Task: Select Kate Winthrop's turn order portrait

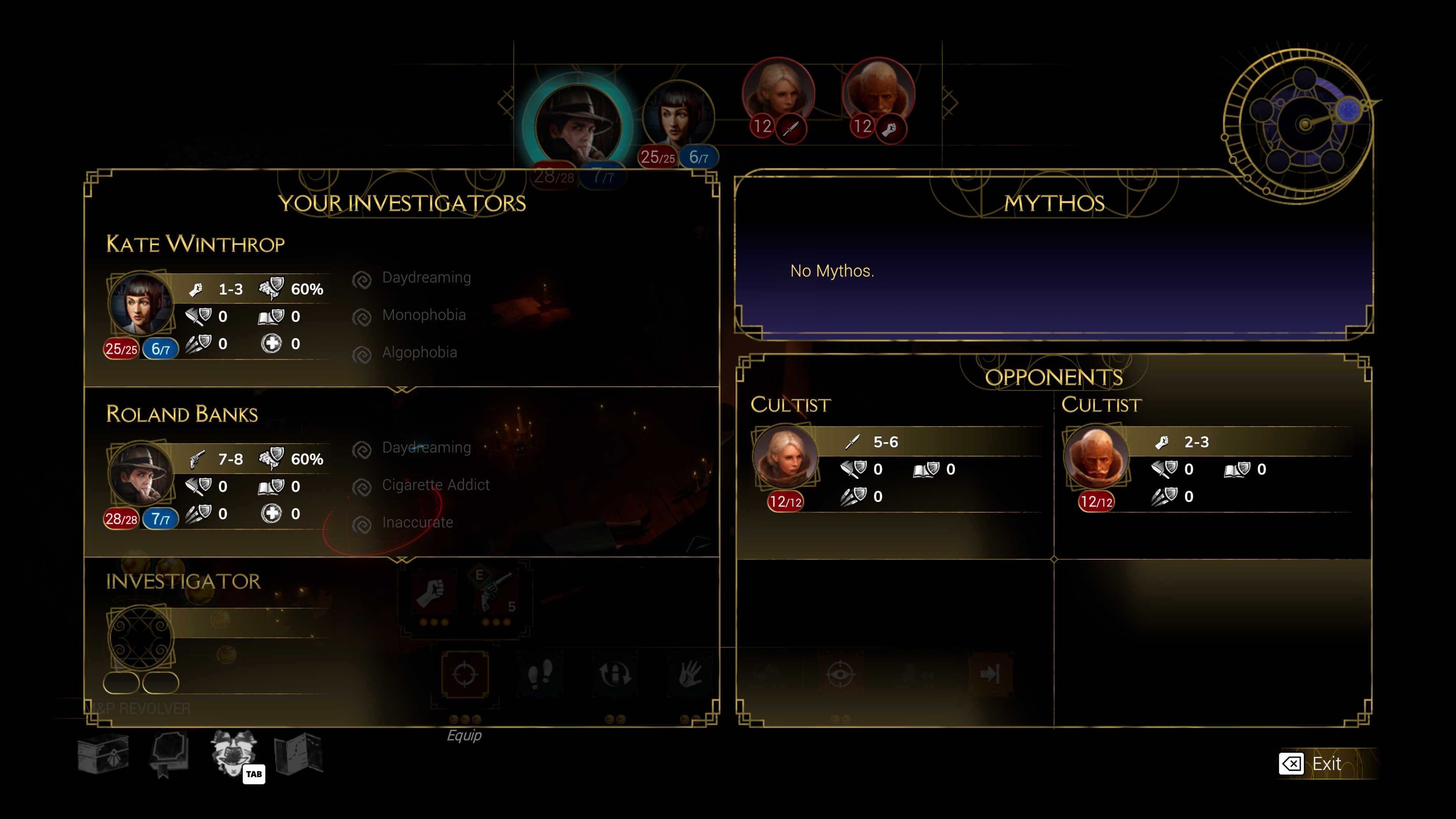Action: point(678,116)
